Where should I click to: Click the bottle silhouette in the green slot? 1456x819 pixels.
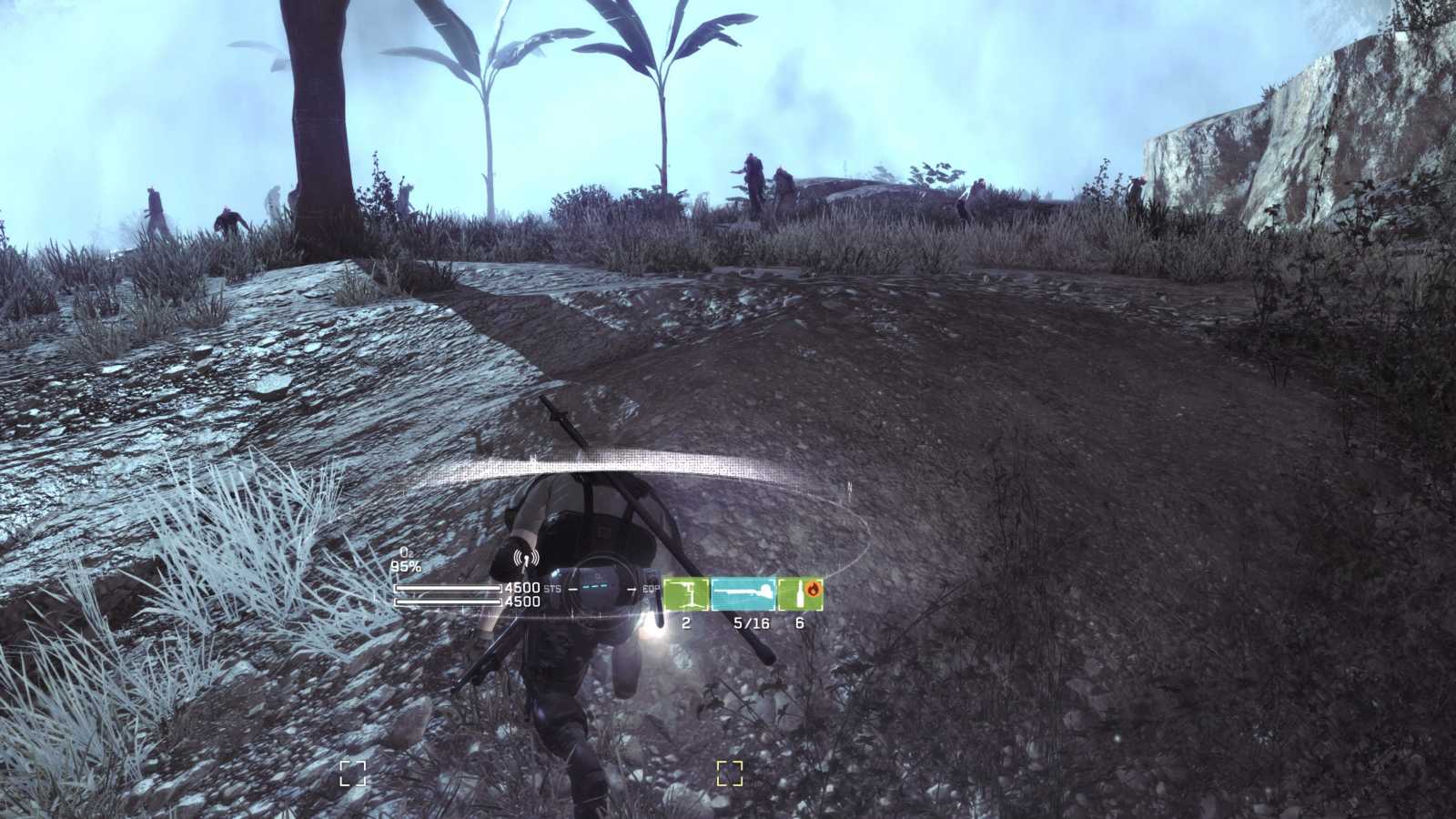point(800,597)
